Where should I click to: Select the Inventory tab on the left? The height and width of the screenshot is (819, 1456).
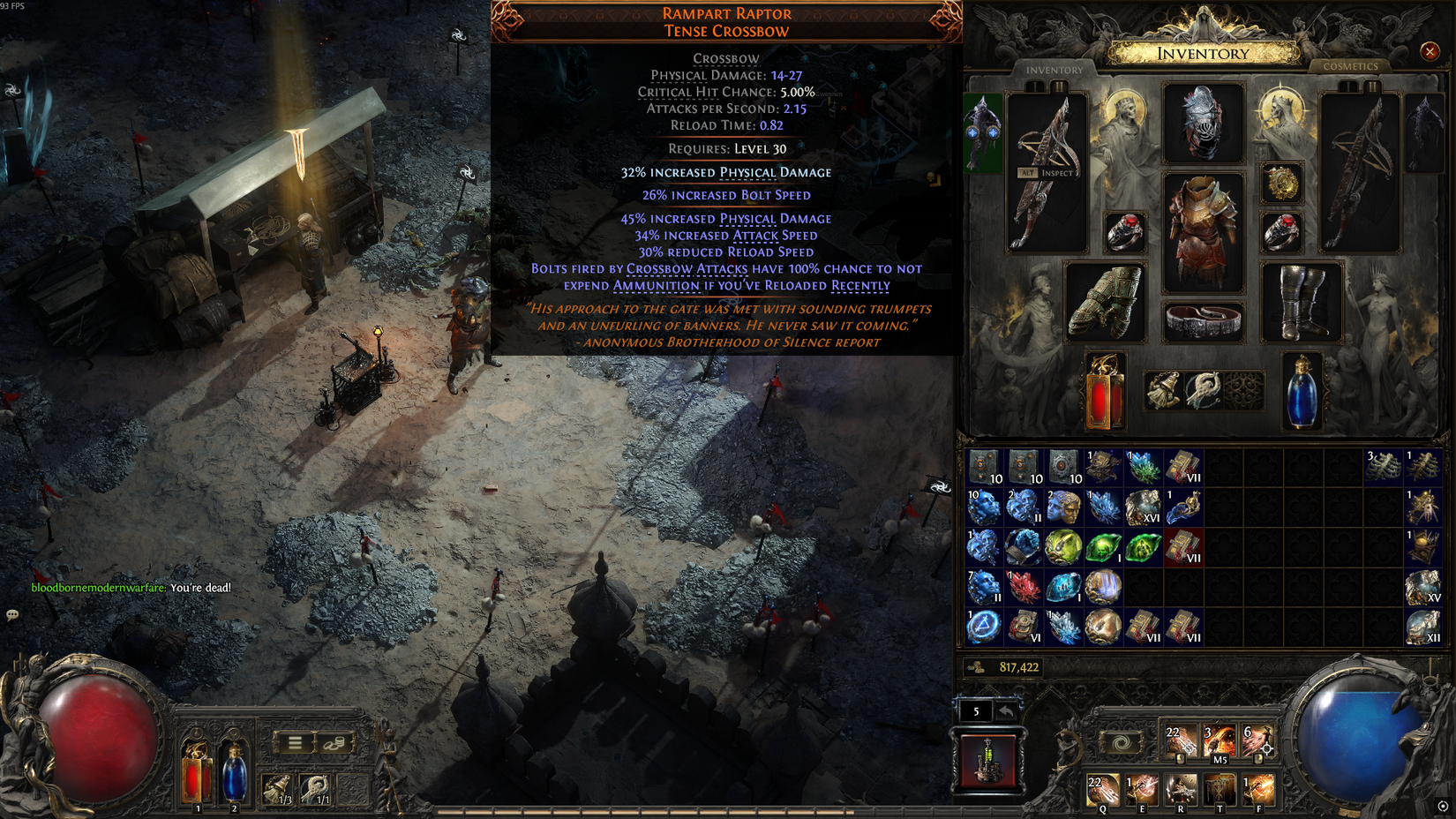click(1055, 68)
